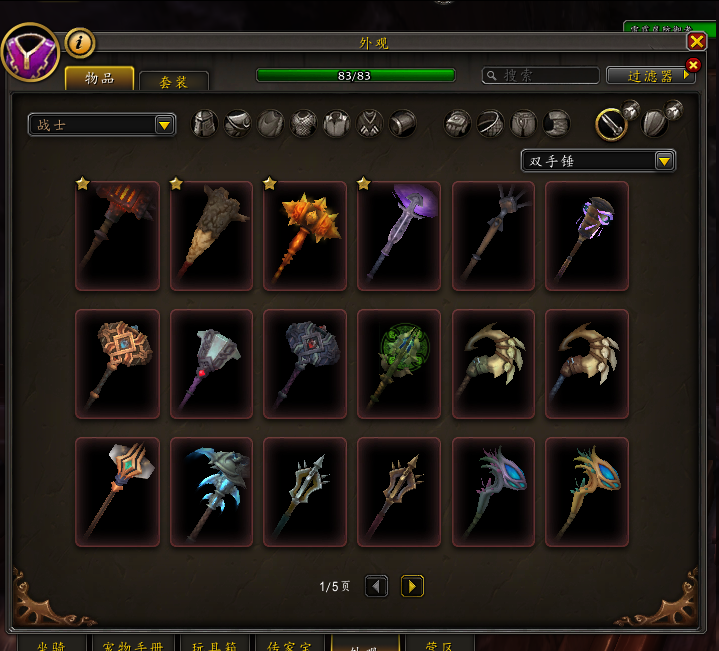Go to the next appearance page
Viewport: 719px width, 651px height.
[412, 586]
